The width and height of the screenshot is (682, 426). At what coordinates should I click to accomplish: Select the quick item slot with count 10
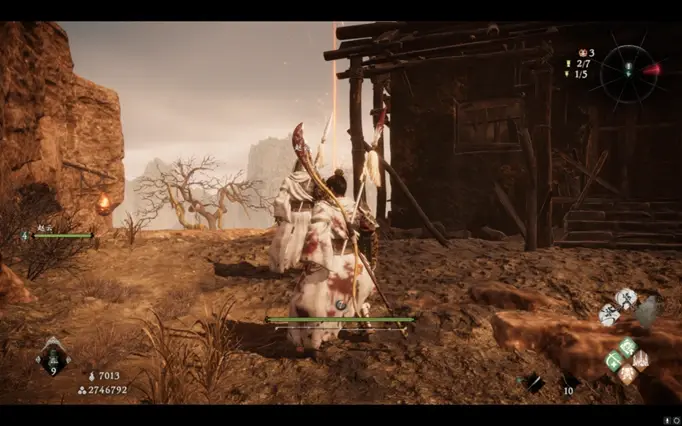(567, 382)
